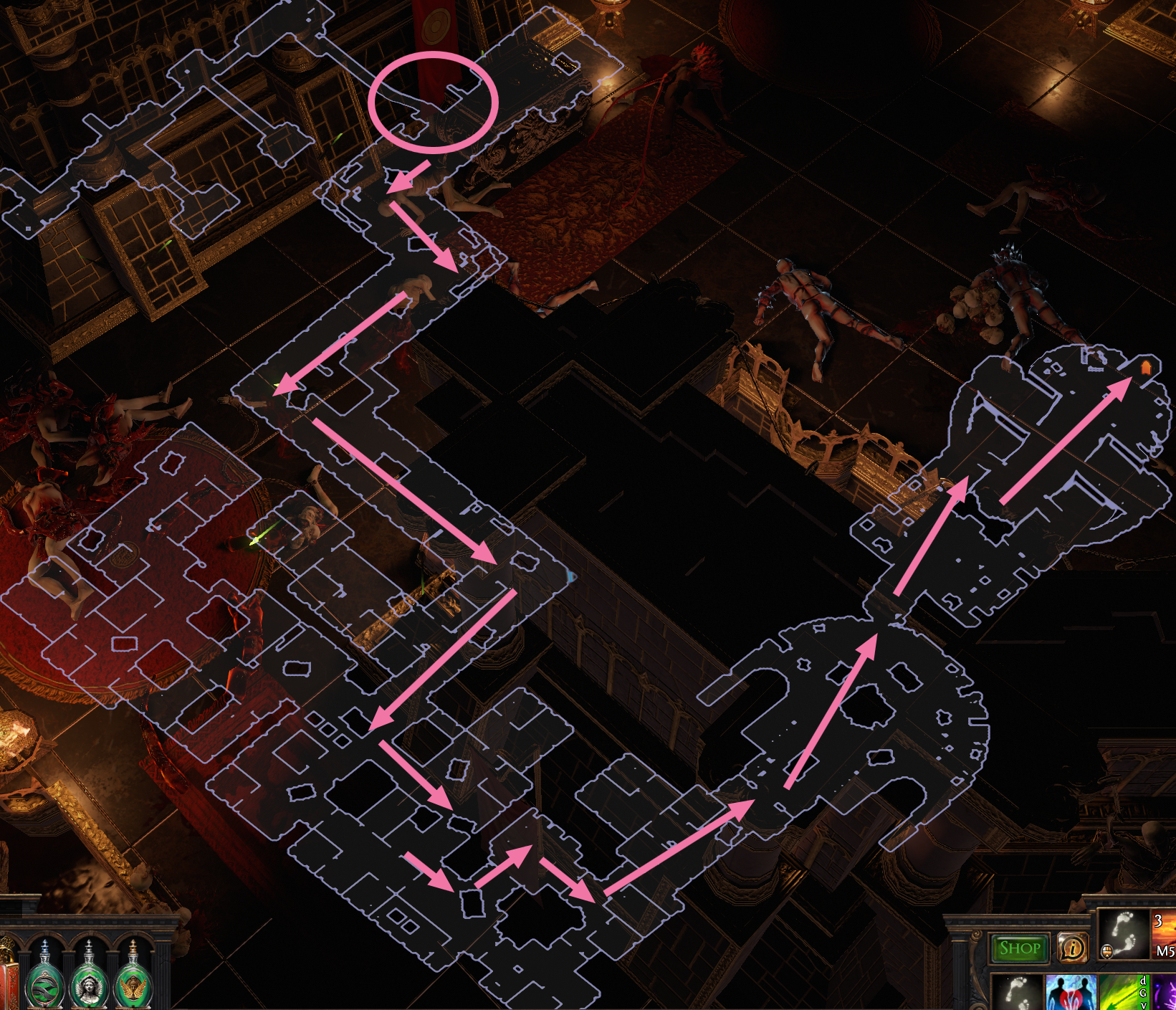
Task: Activate the purple tendrils skill icon
Action: click(x=1166, y=993)
